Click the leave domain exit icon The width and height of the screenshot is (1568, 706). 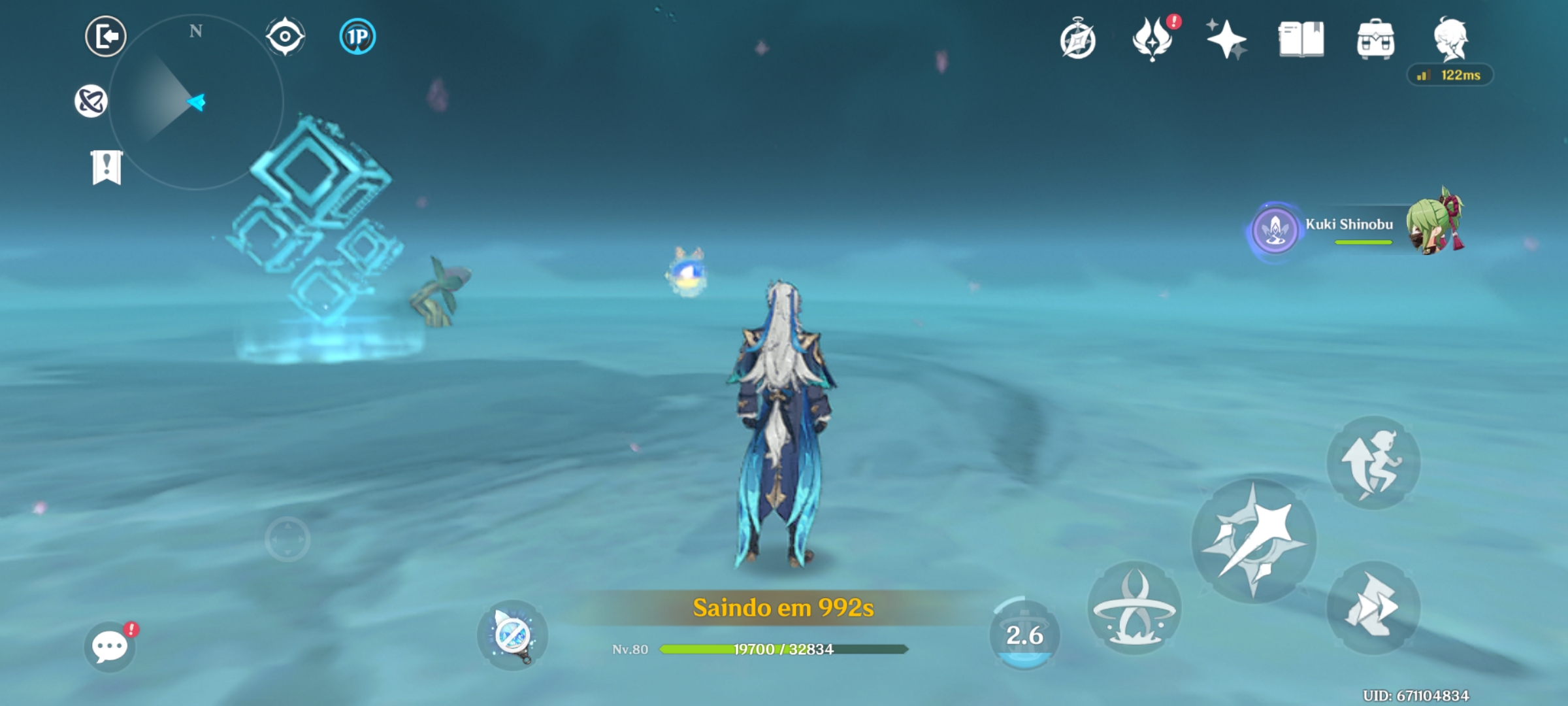pos(105,36)
